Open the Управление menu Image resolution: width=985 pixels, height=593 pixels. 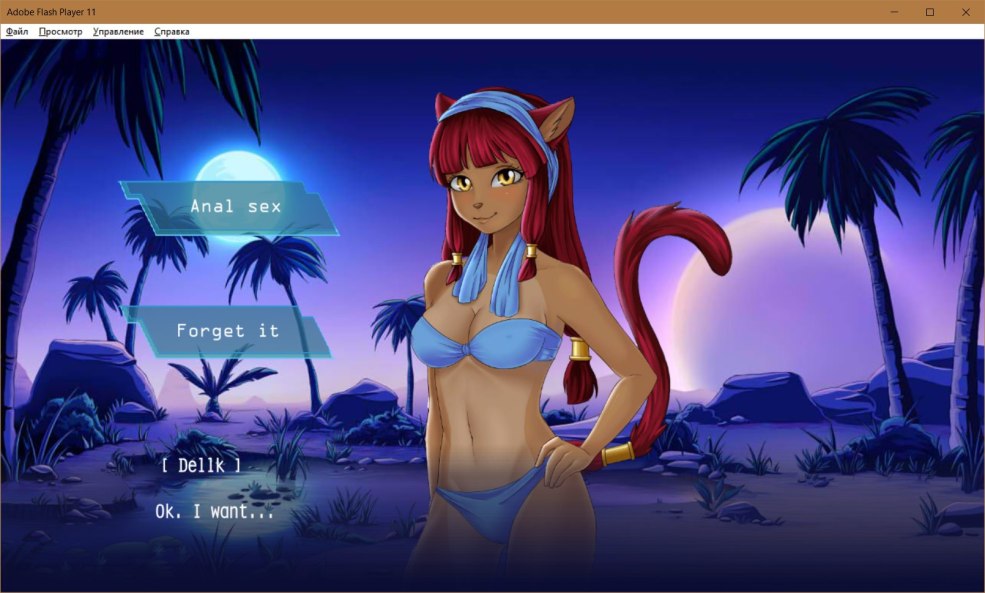[x=118, y=32]
